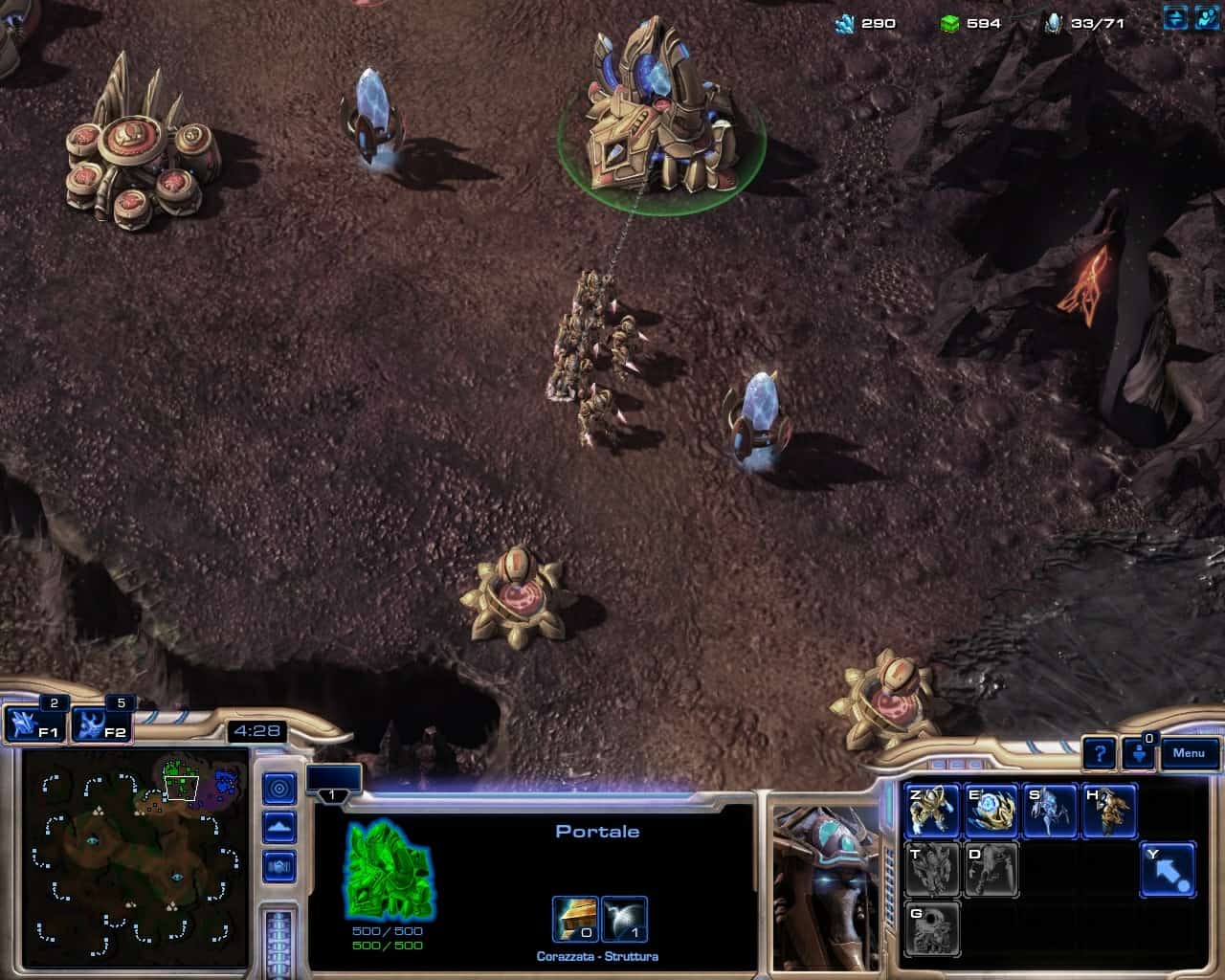Screen dimensions: 1225x980
Task: Open the question mark help button
Action: point(1101,754)
